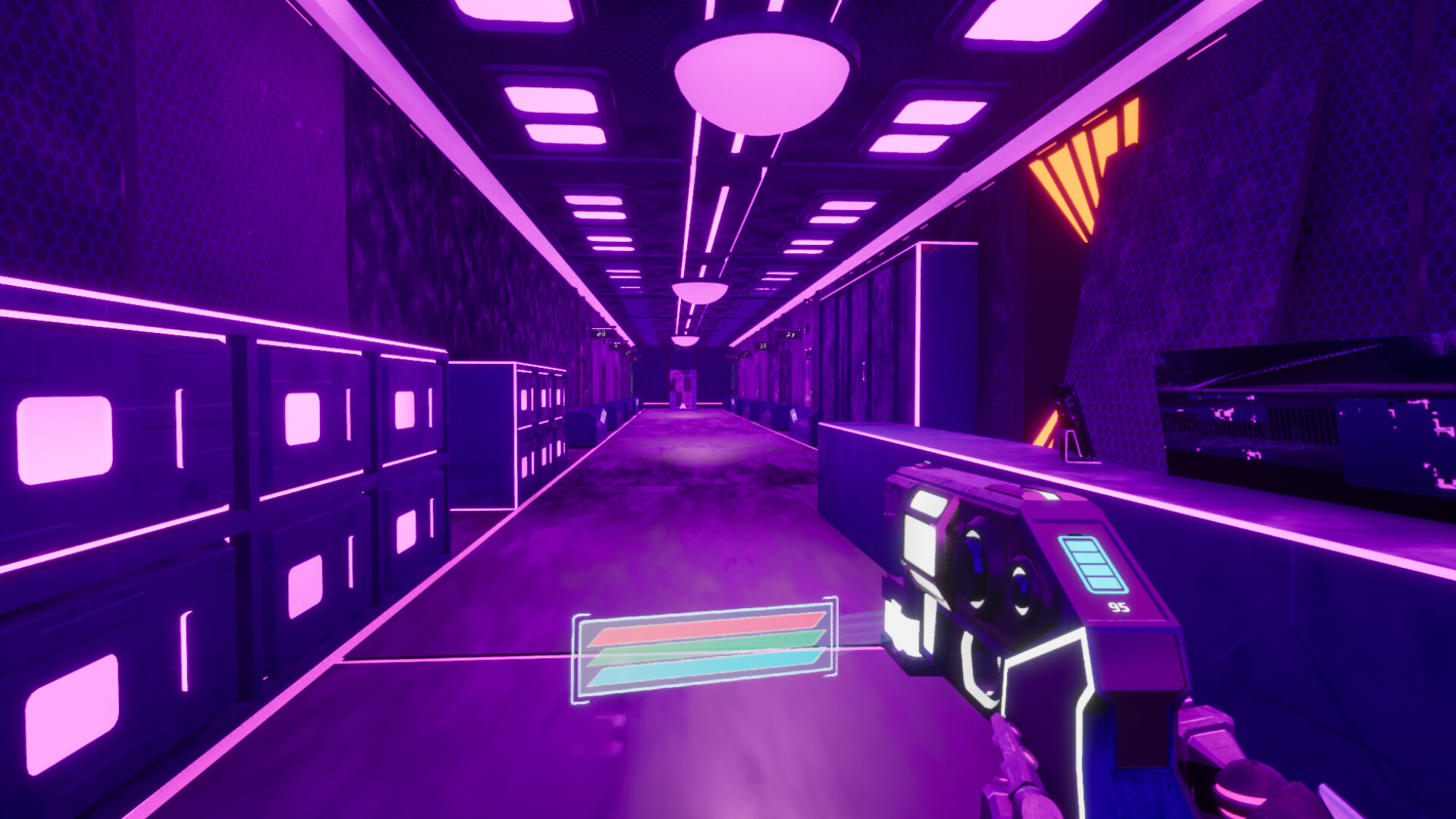The image size is (1456, 819).
Task: Click the room number sign labeled 24
Action: click(764, 345)
